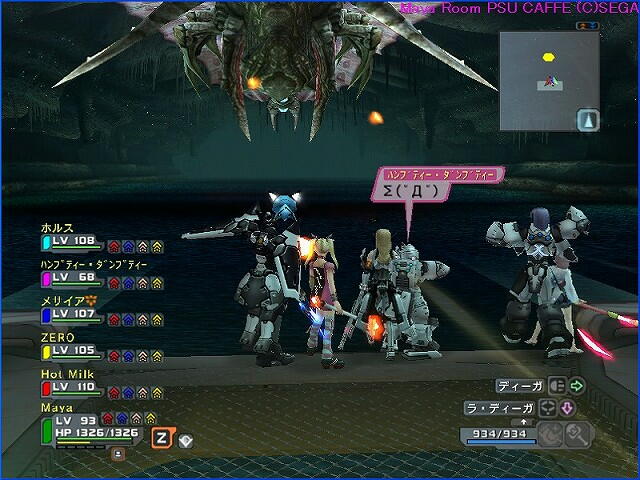Click the green right-arrow palette icon
The width and height of the screenshot is (640, 480).
[577, 385]
